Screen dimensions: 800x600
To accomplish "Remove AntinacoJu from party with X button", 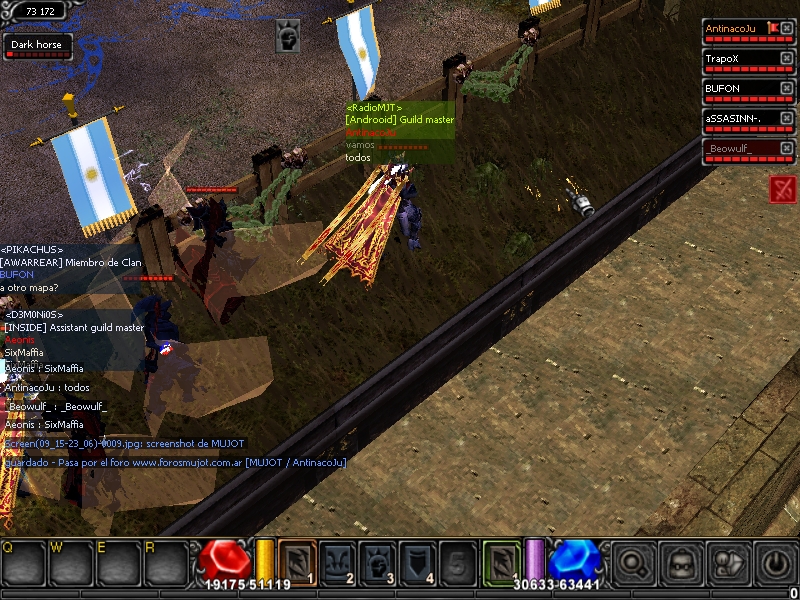I will pos(787,29).
